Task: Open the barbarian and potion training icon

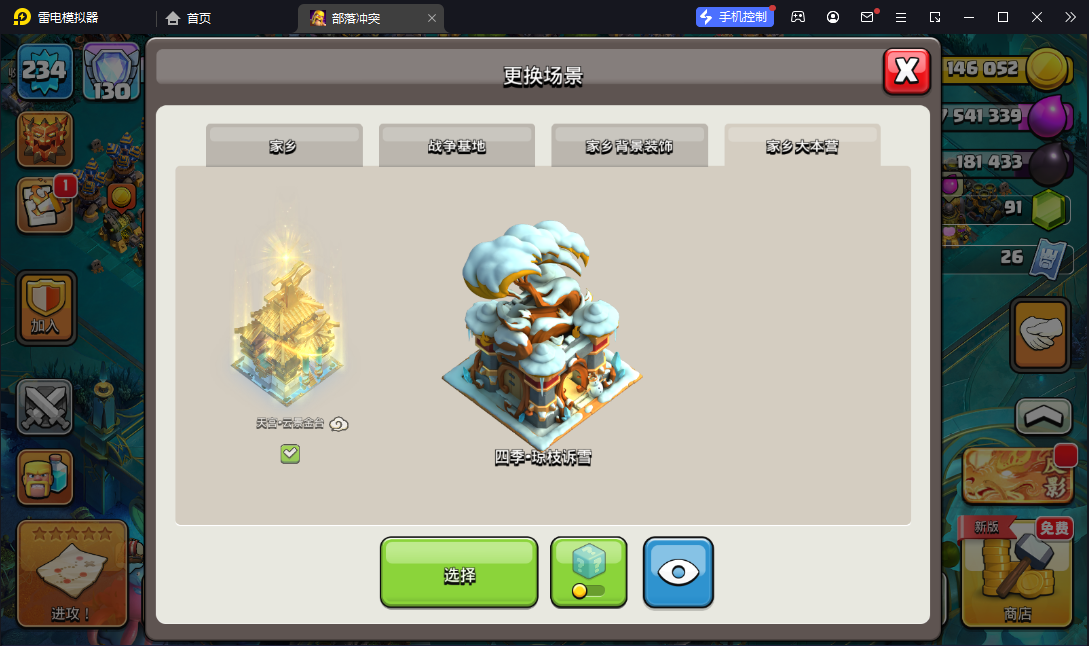Action: pos(45,477)
